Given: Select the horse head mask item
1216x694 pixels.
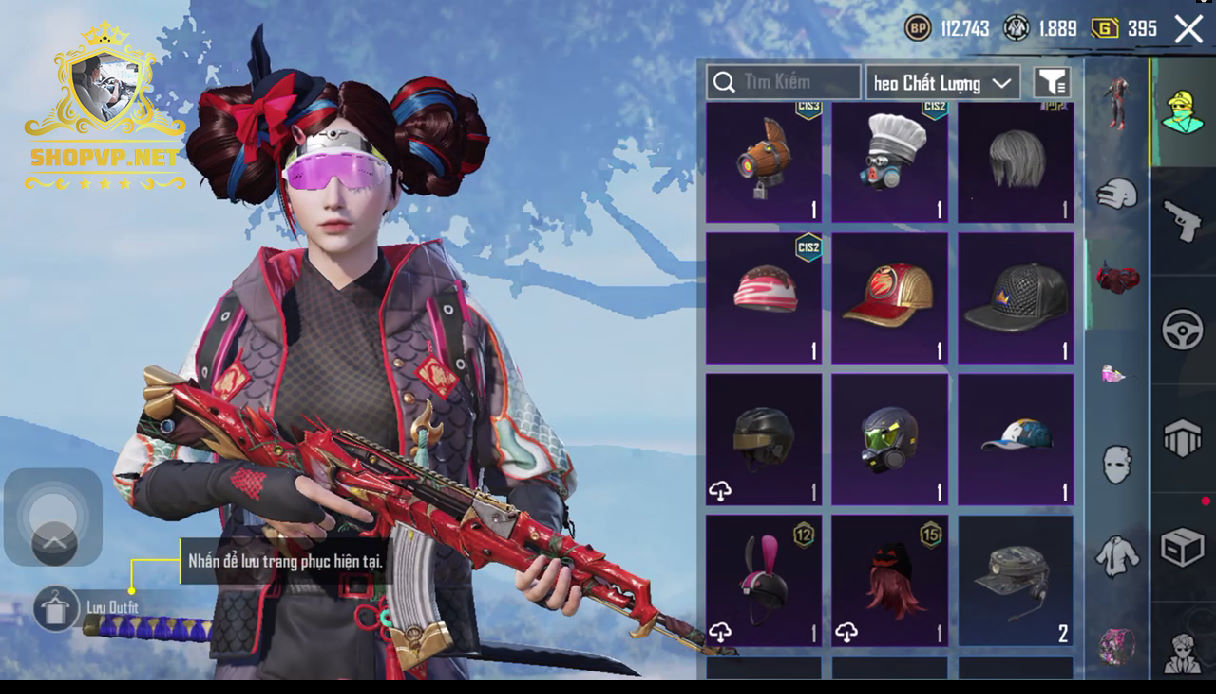Looking at the screenshot, I should coord(764,163).
